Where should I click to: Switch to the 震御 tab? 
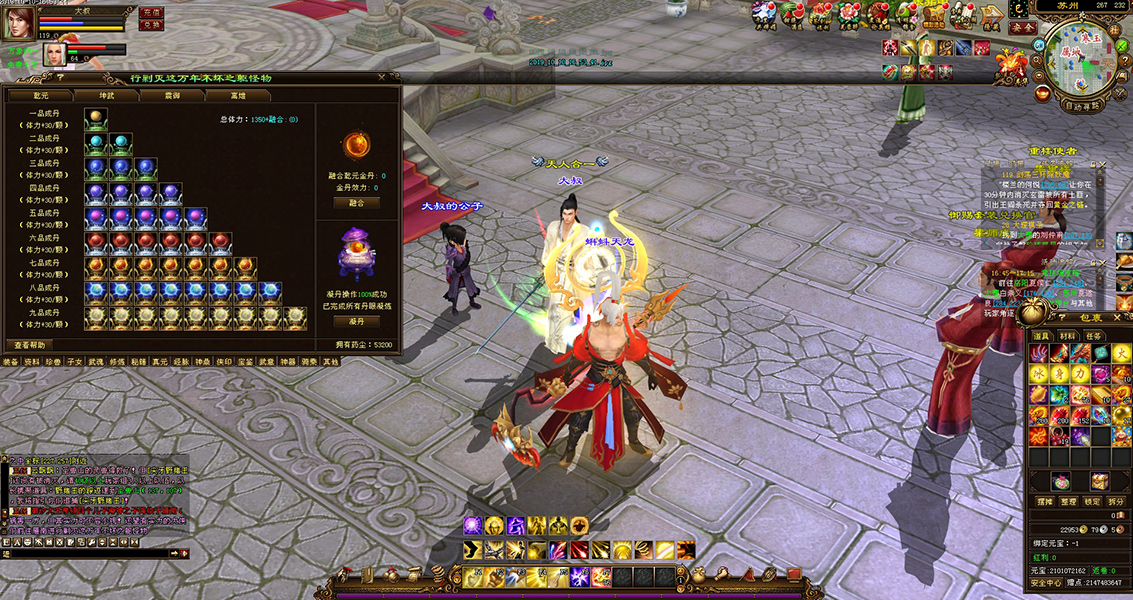click(x=172, y=95)
